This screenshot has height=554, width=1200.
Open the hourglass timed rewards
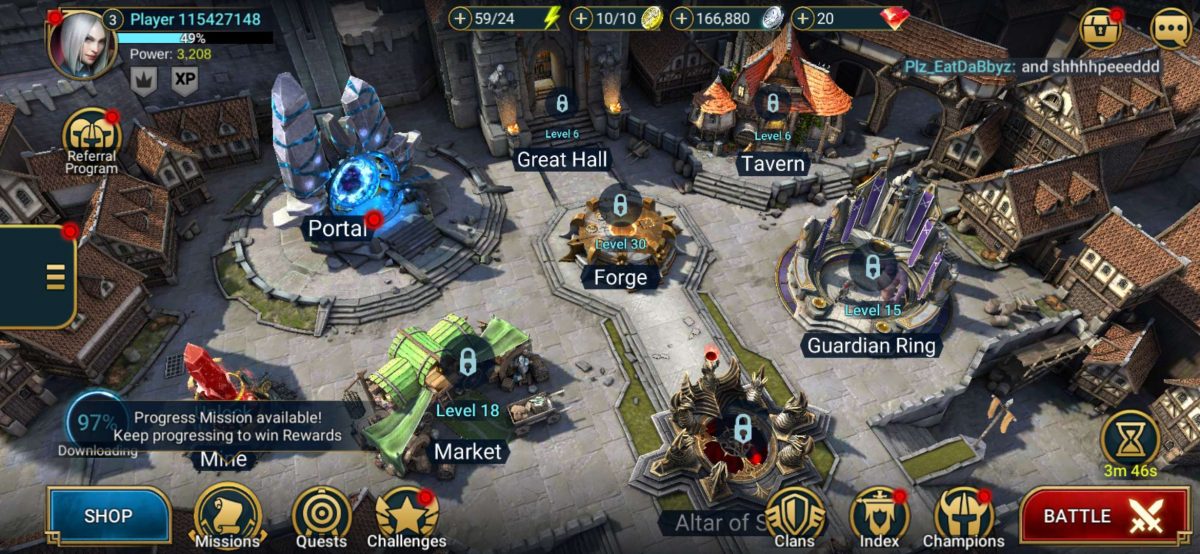click(x=1130, y=437)
